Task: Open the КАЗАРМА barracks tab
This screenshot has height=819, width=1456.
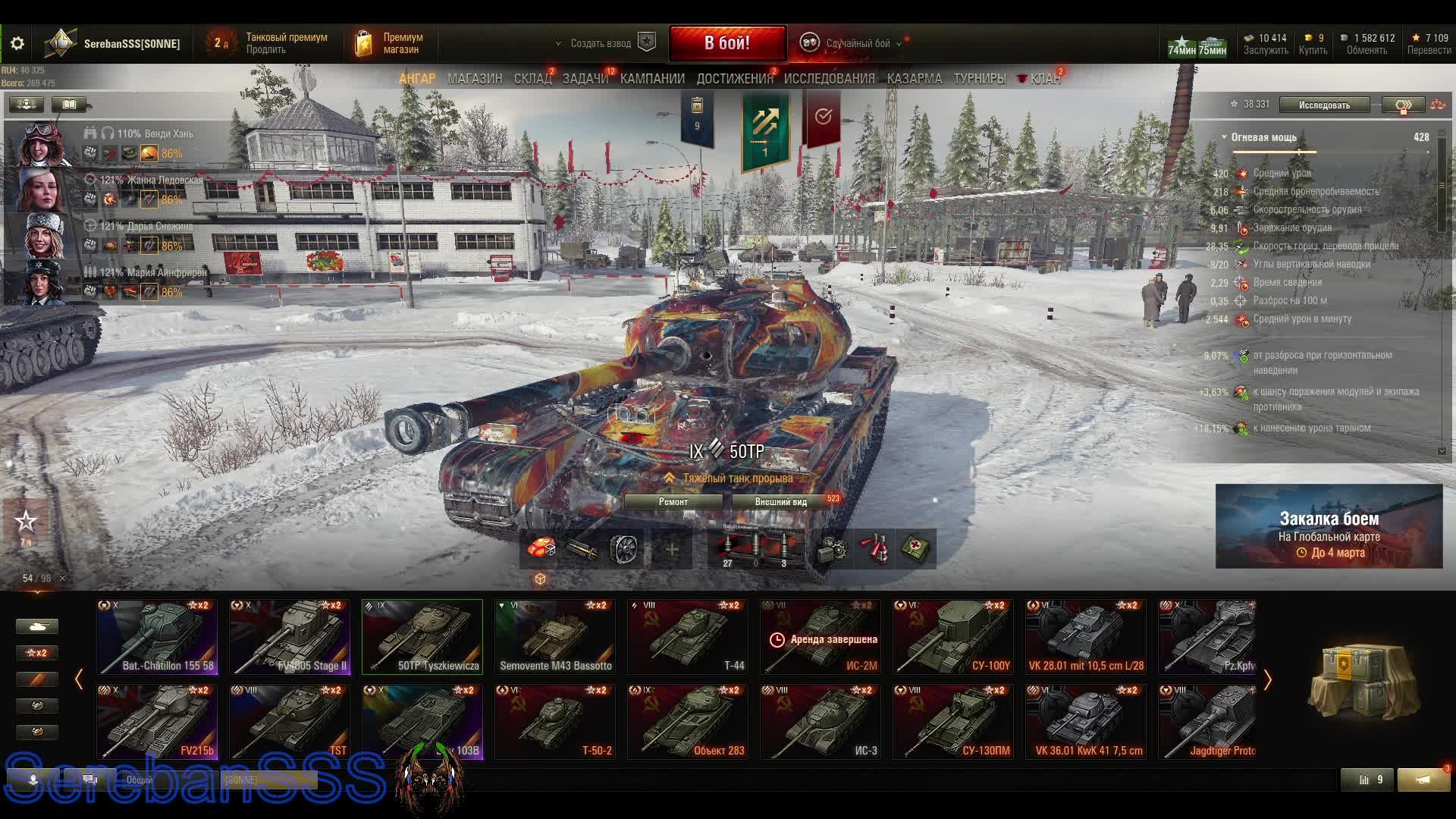Action: click(x=915, y=79)
